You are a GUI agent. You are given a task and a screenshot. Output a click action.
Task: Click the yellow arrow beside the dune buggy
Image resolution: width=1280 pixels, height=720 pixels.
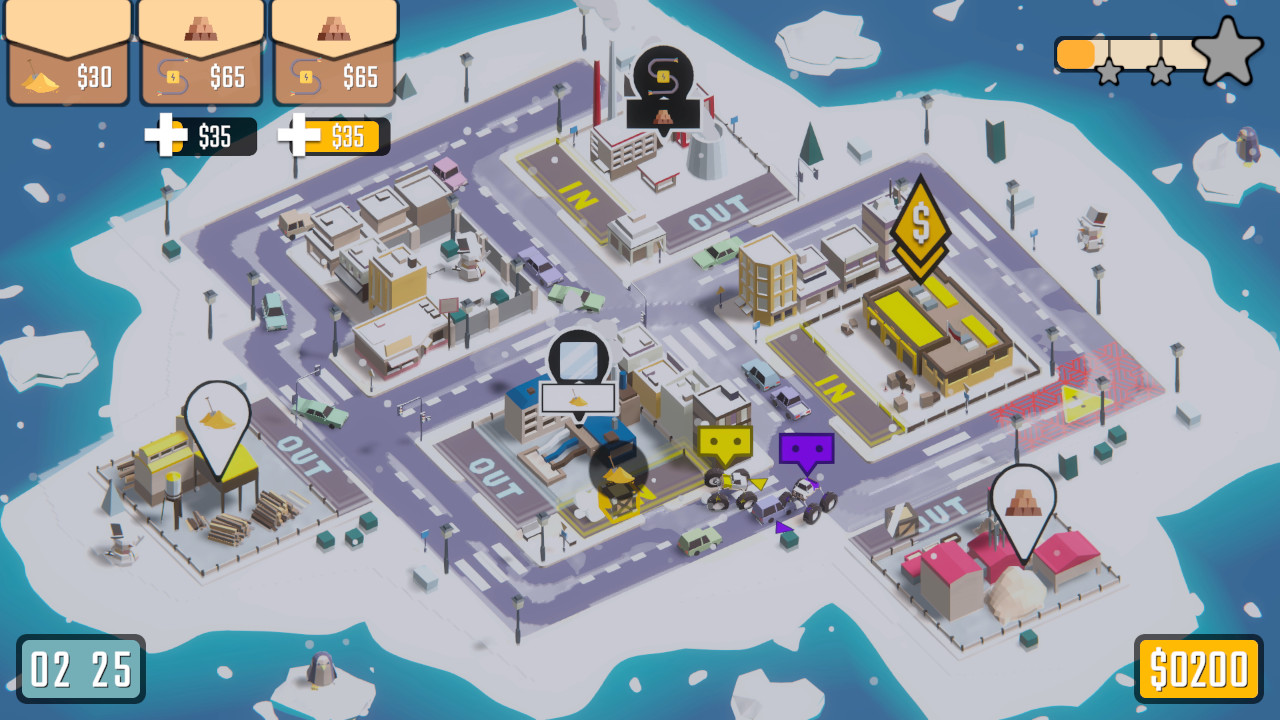click(758, 483)
